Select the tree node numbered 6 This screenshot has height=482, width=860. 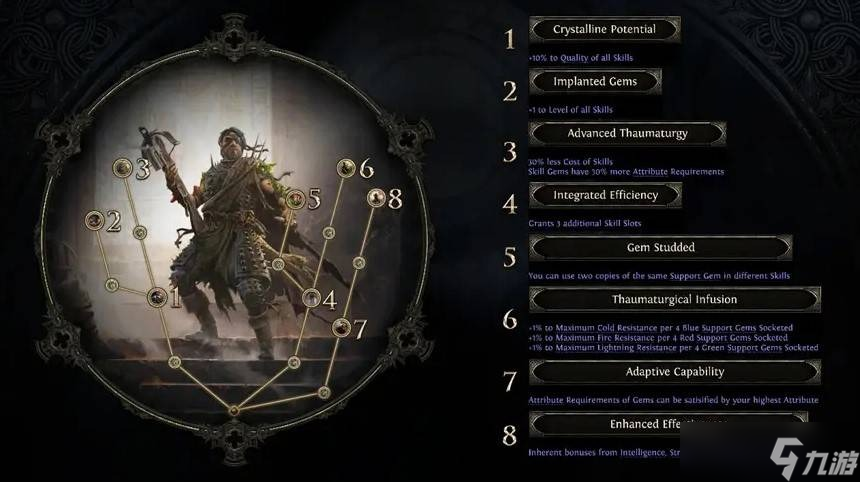[x=346, y=167]
